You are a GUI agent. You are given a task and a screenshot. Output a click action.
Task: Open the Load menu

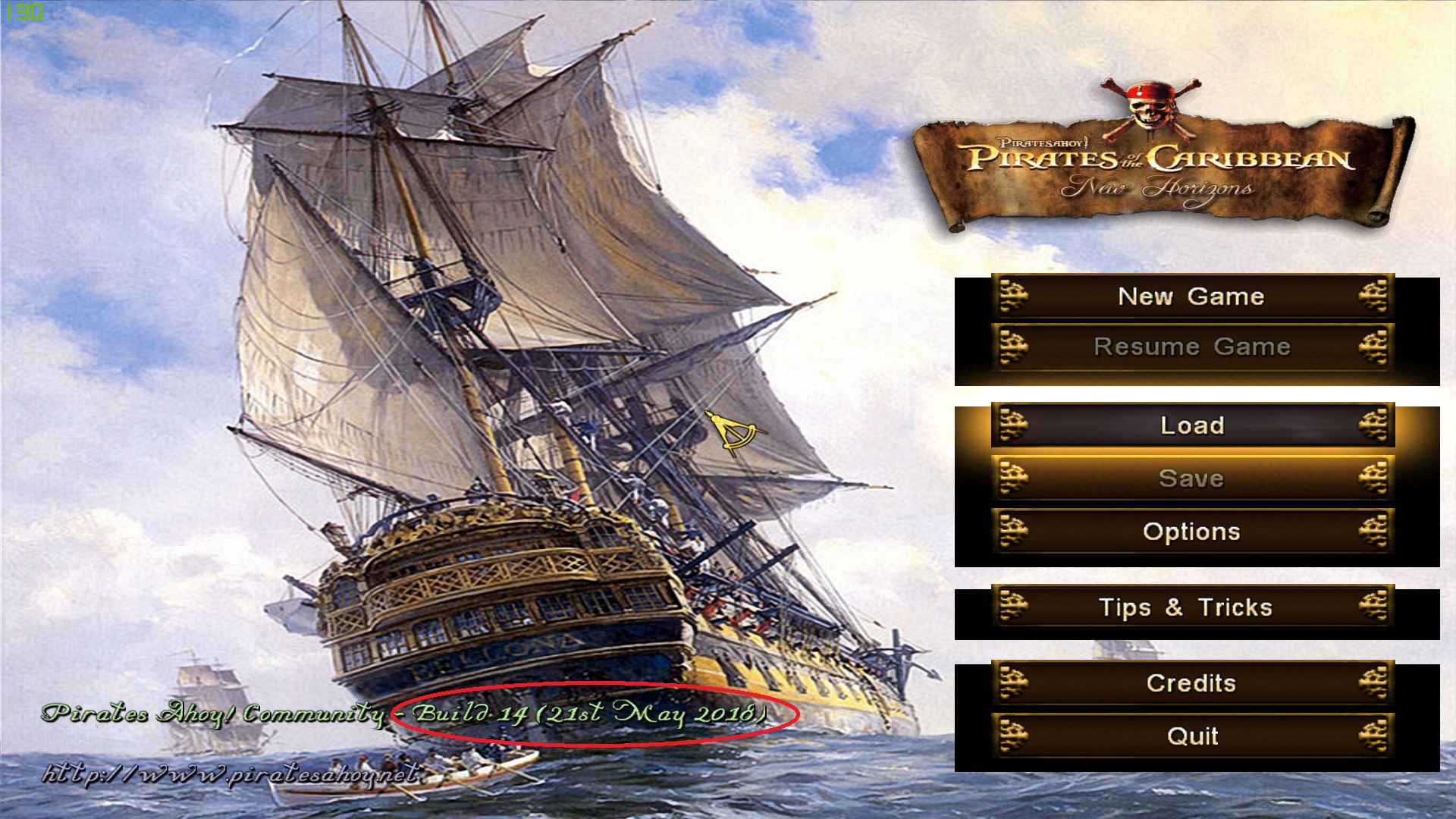[x=1191, y=425]
